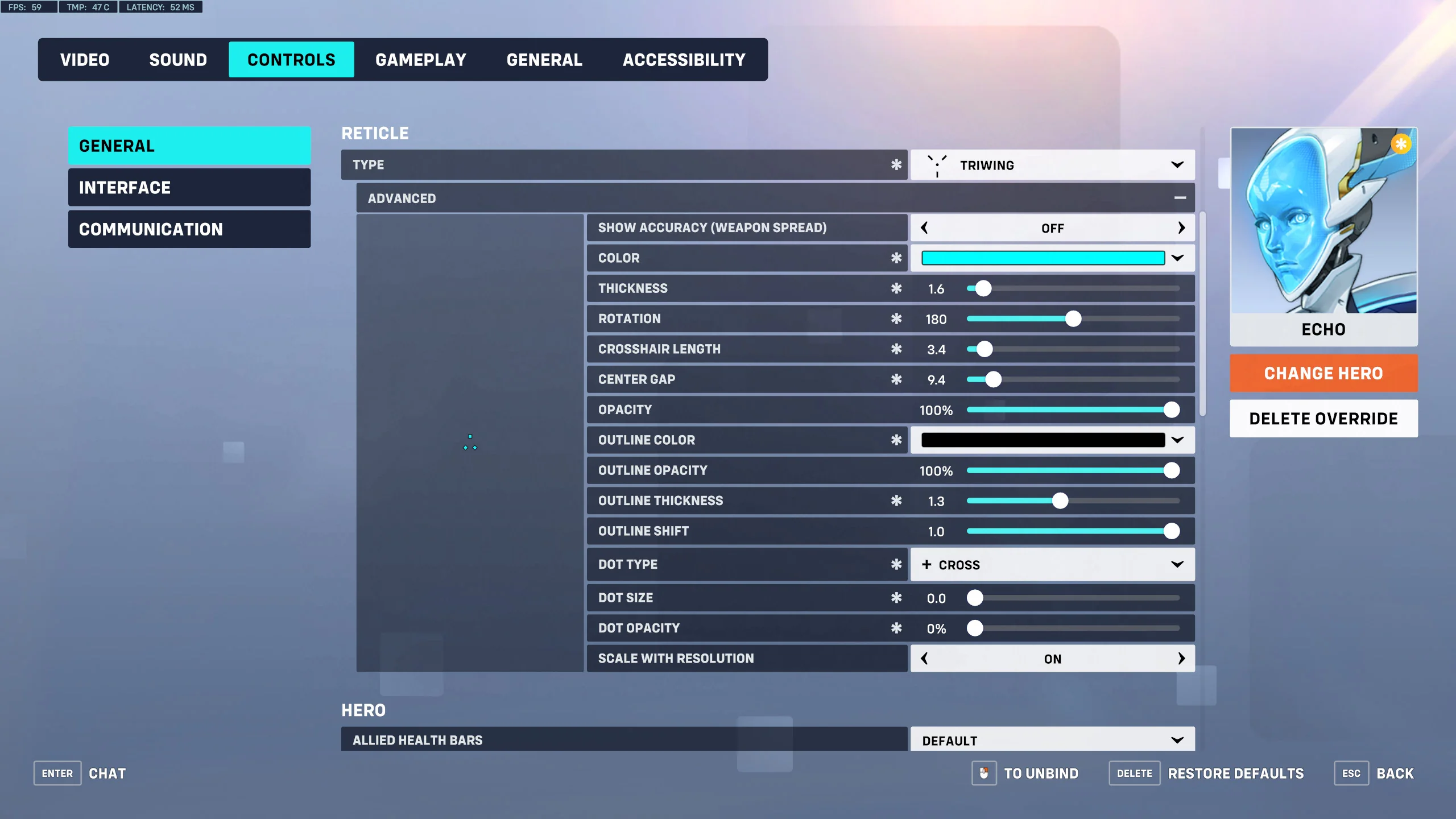
Task: Click right arrow on Show Accuracy setting
Action: [1181, 228]
